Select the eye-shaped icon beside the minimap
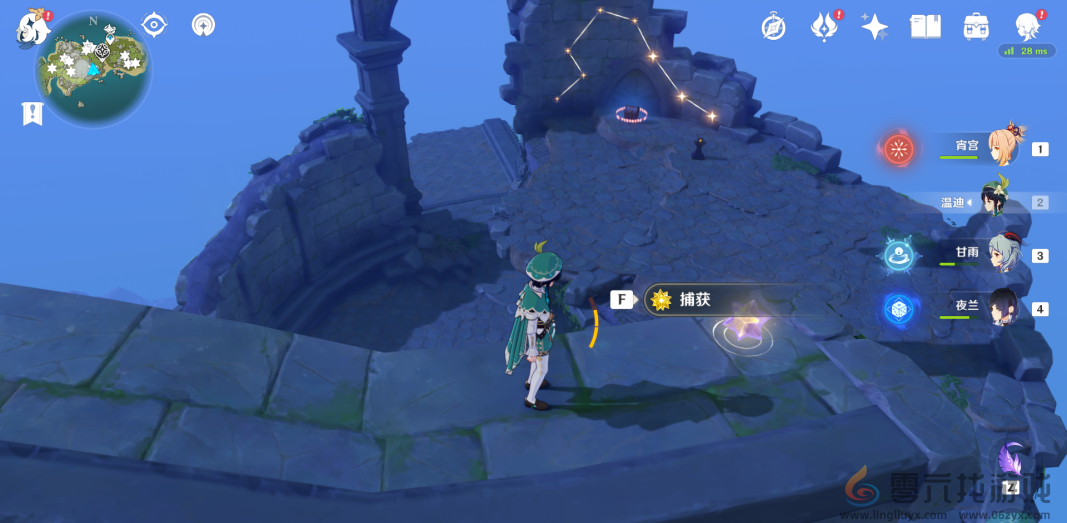Screen dimensions: 1067x523 154,24
